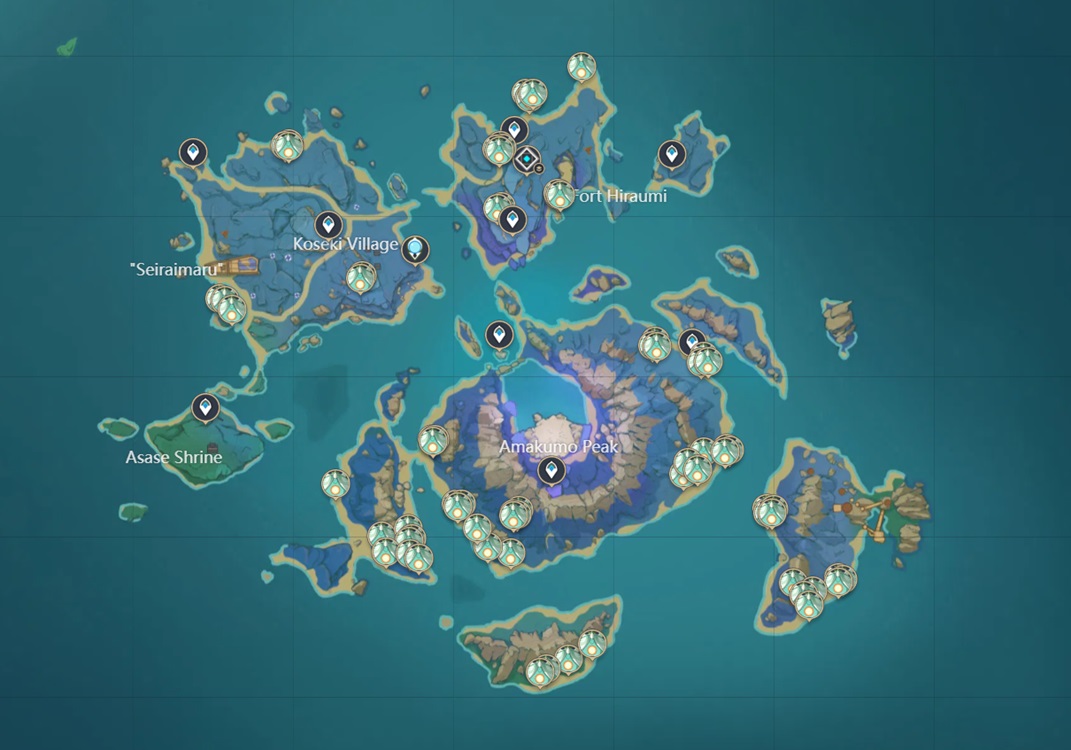
Task: Choose the teleport waypoint above Asase Shrine
Action: (205, 407)
